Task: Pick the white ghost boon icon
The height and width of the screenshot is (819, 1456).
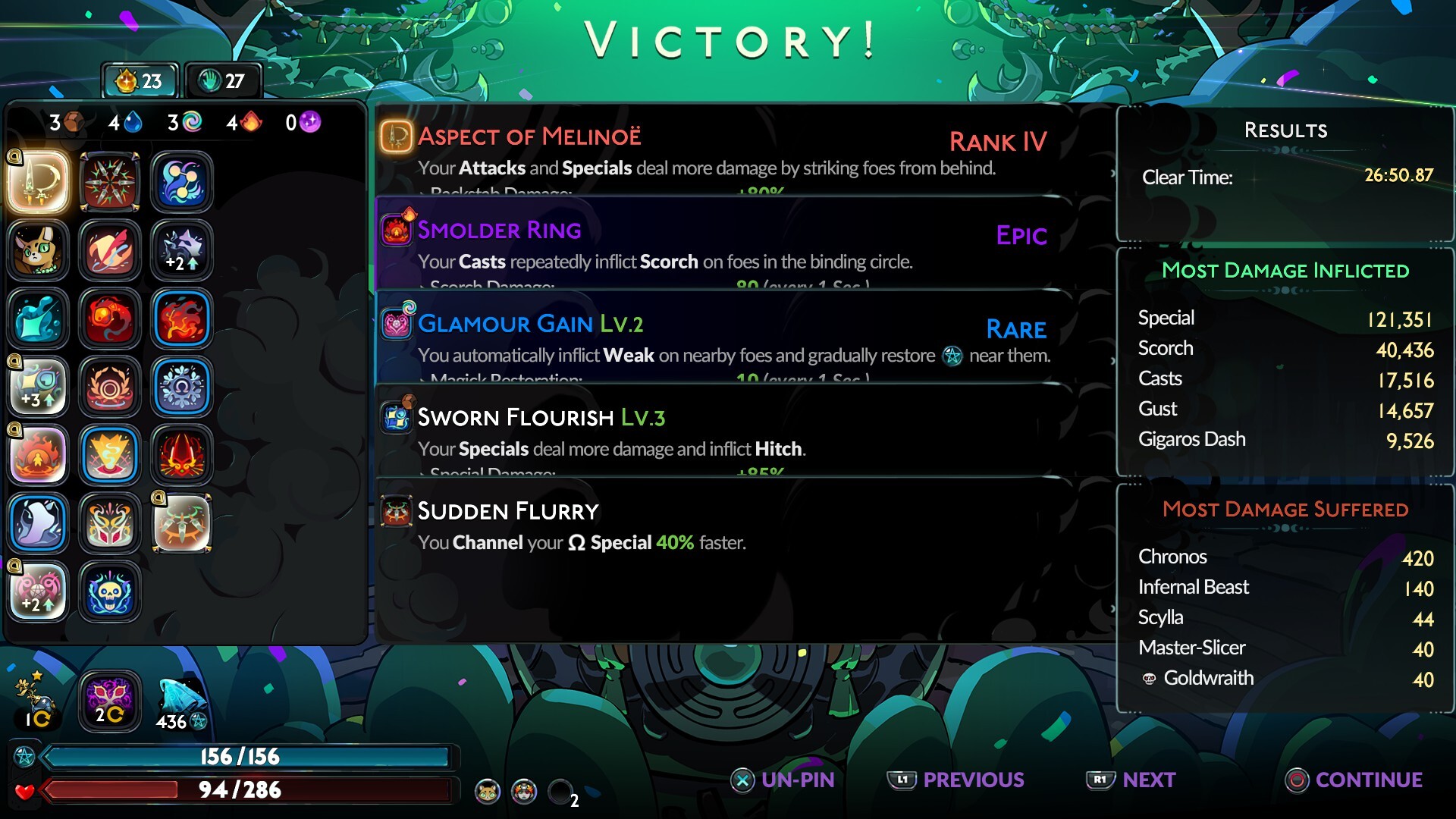Action: click(x=38, y=523)
